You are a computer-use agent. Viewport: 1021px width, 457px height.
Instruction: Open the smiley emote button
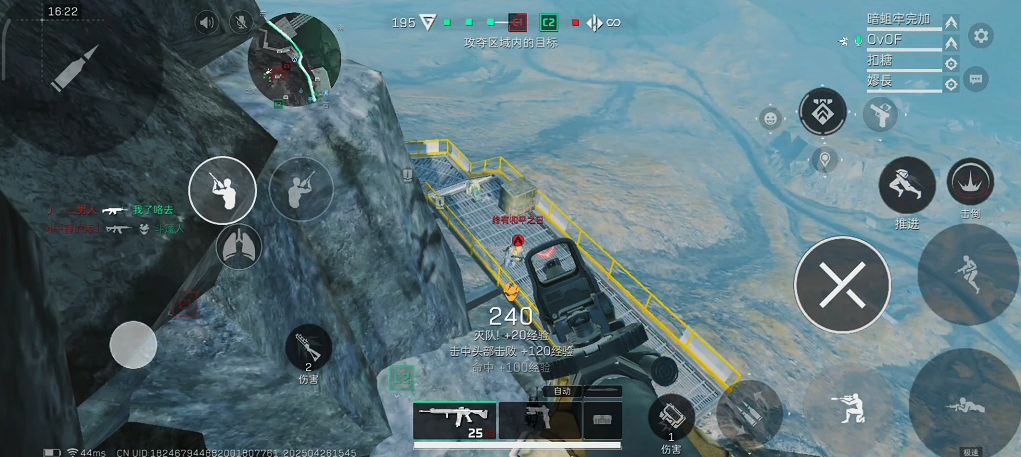click(770, 118)
